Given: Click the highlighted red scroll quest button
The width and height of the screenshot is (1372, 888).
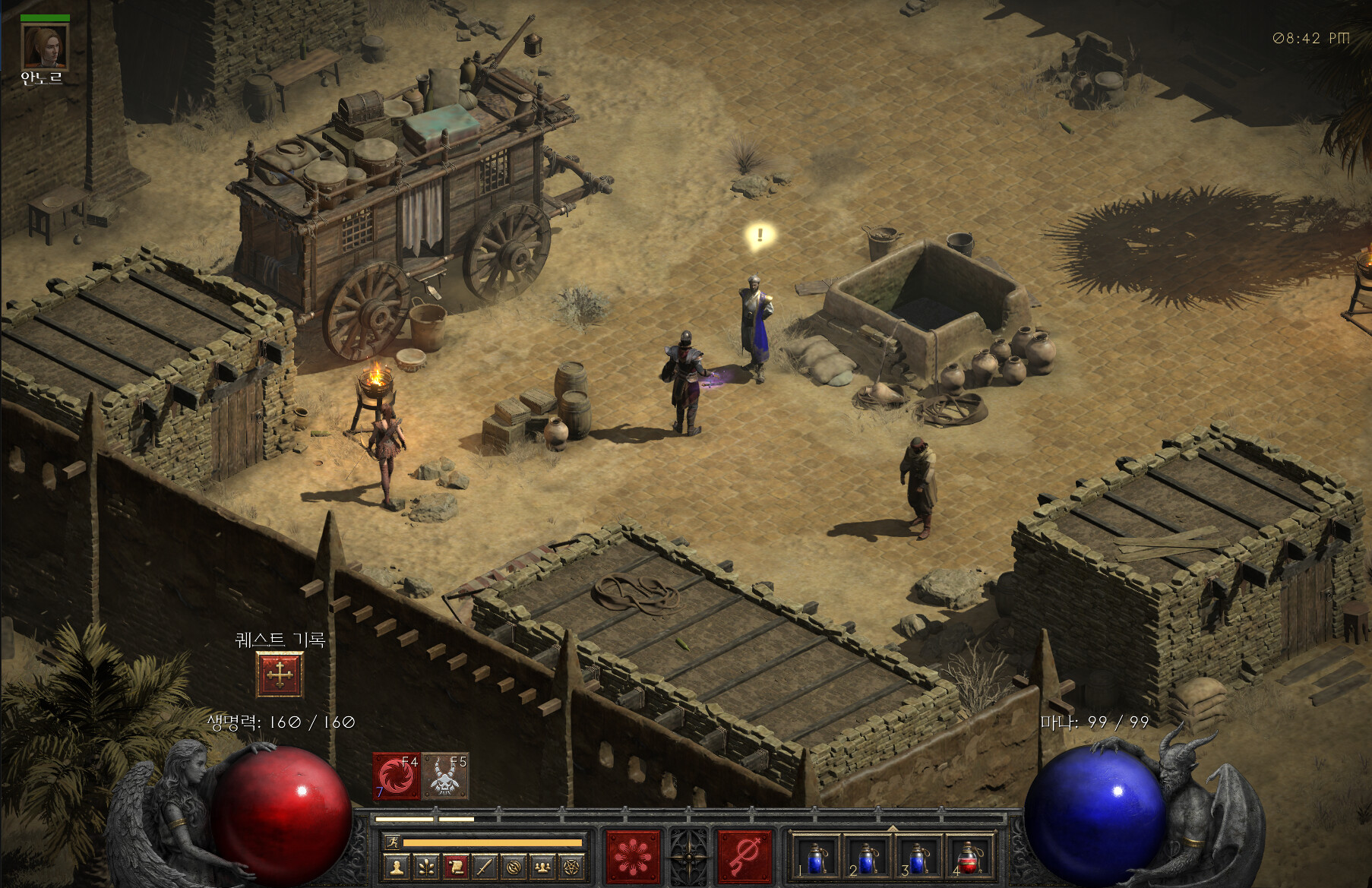Looking at the screenshot, I should (455, 867).
